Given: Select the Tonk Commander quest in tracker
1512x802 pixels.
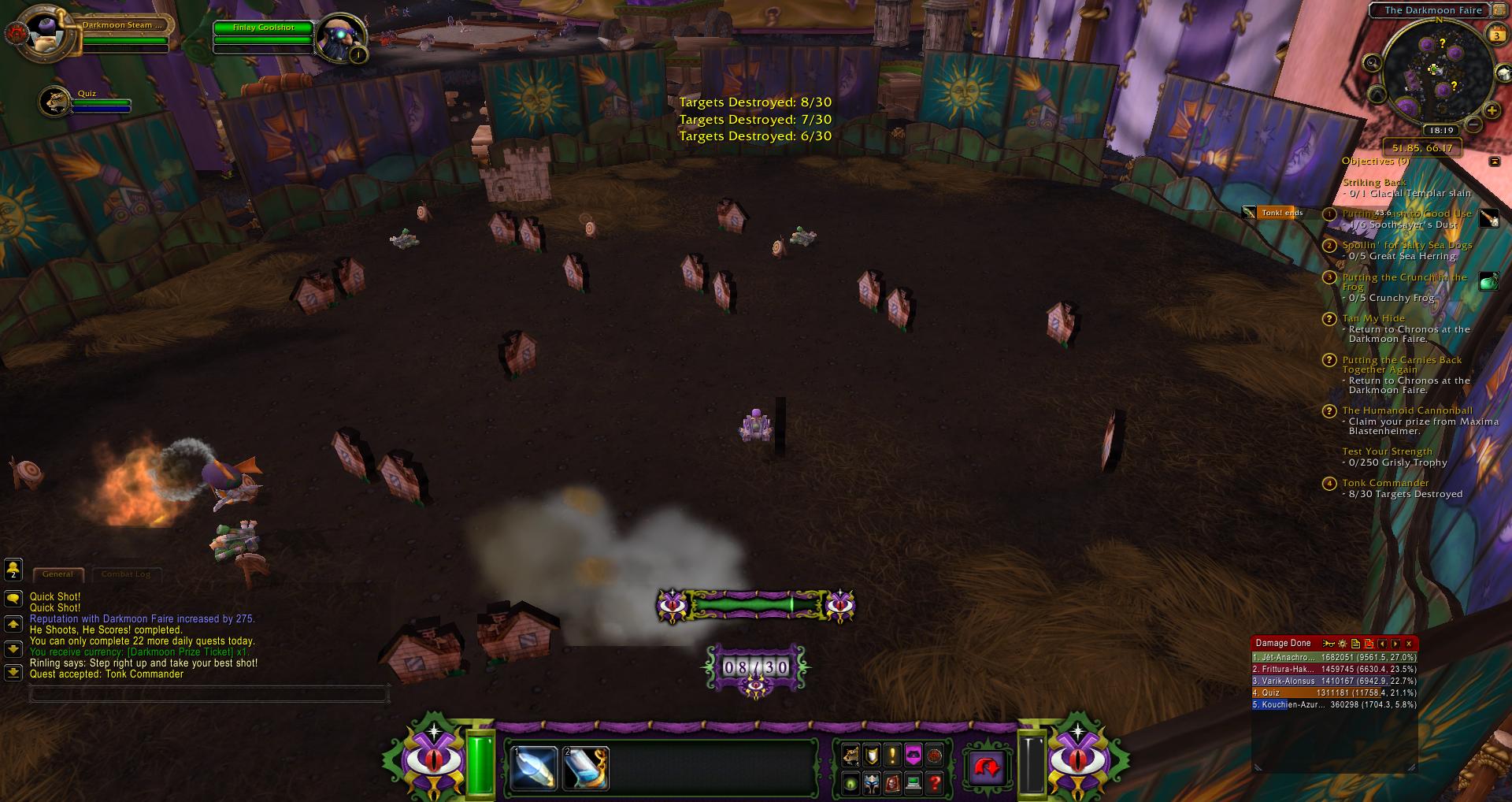Looking at the screenshot, I should pyautogui.click(x=1385, y=483).
